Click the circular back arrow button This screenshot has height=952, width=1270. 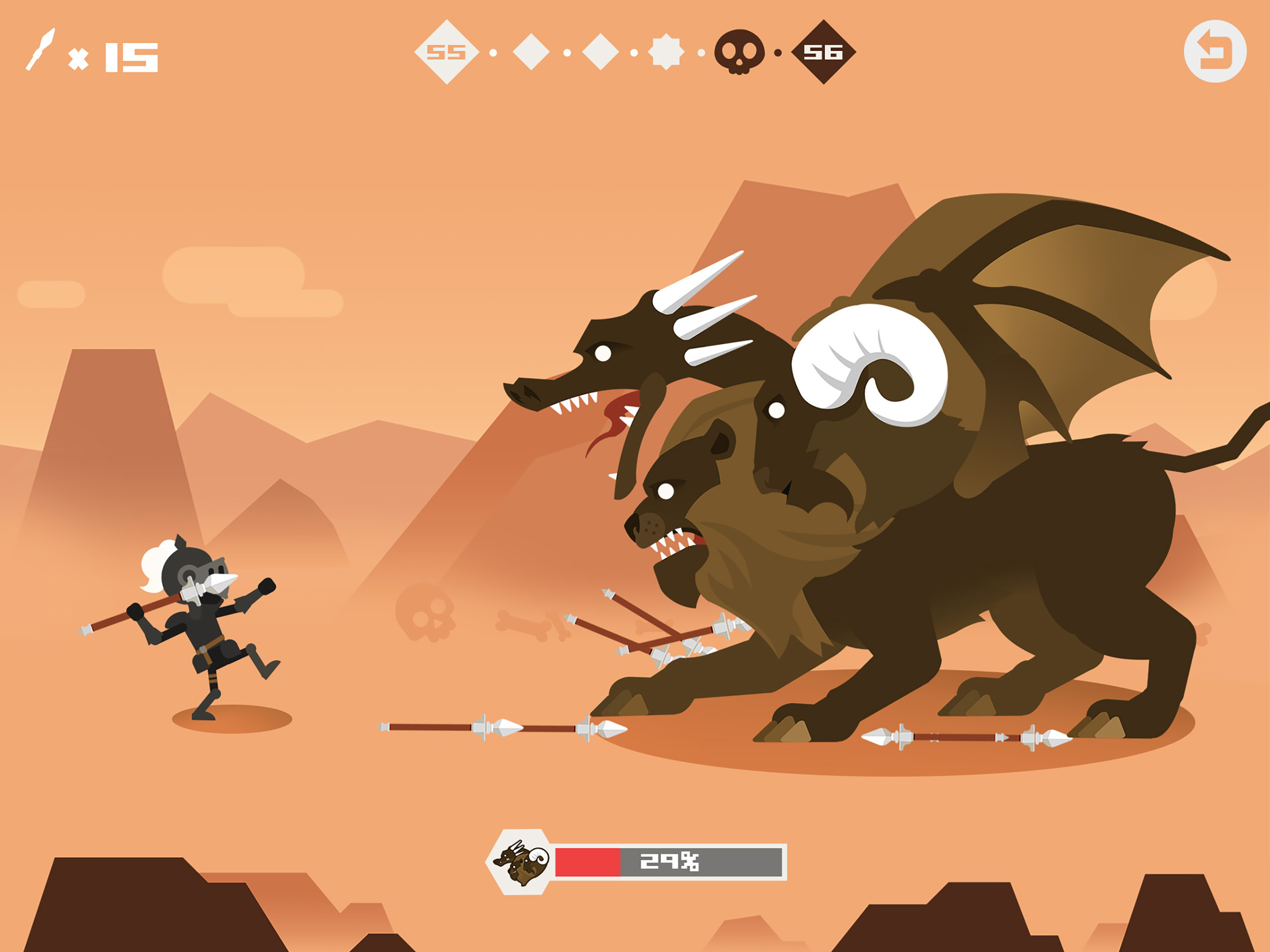(1215, 52)
